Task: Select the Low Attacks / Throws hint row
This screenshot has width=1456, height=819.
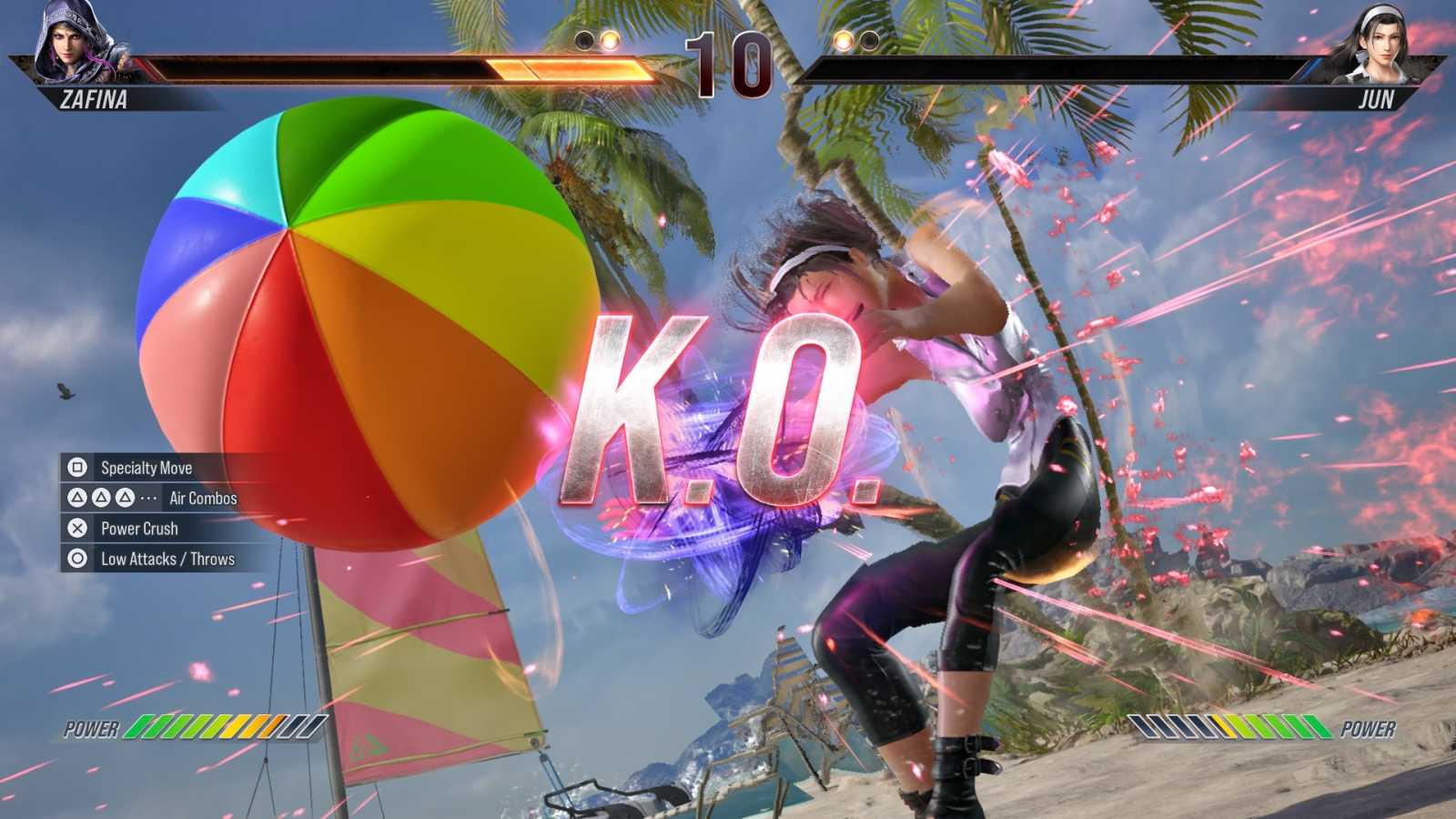Action: pyautogui.click(x=168, y=559)
